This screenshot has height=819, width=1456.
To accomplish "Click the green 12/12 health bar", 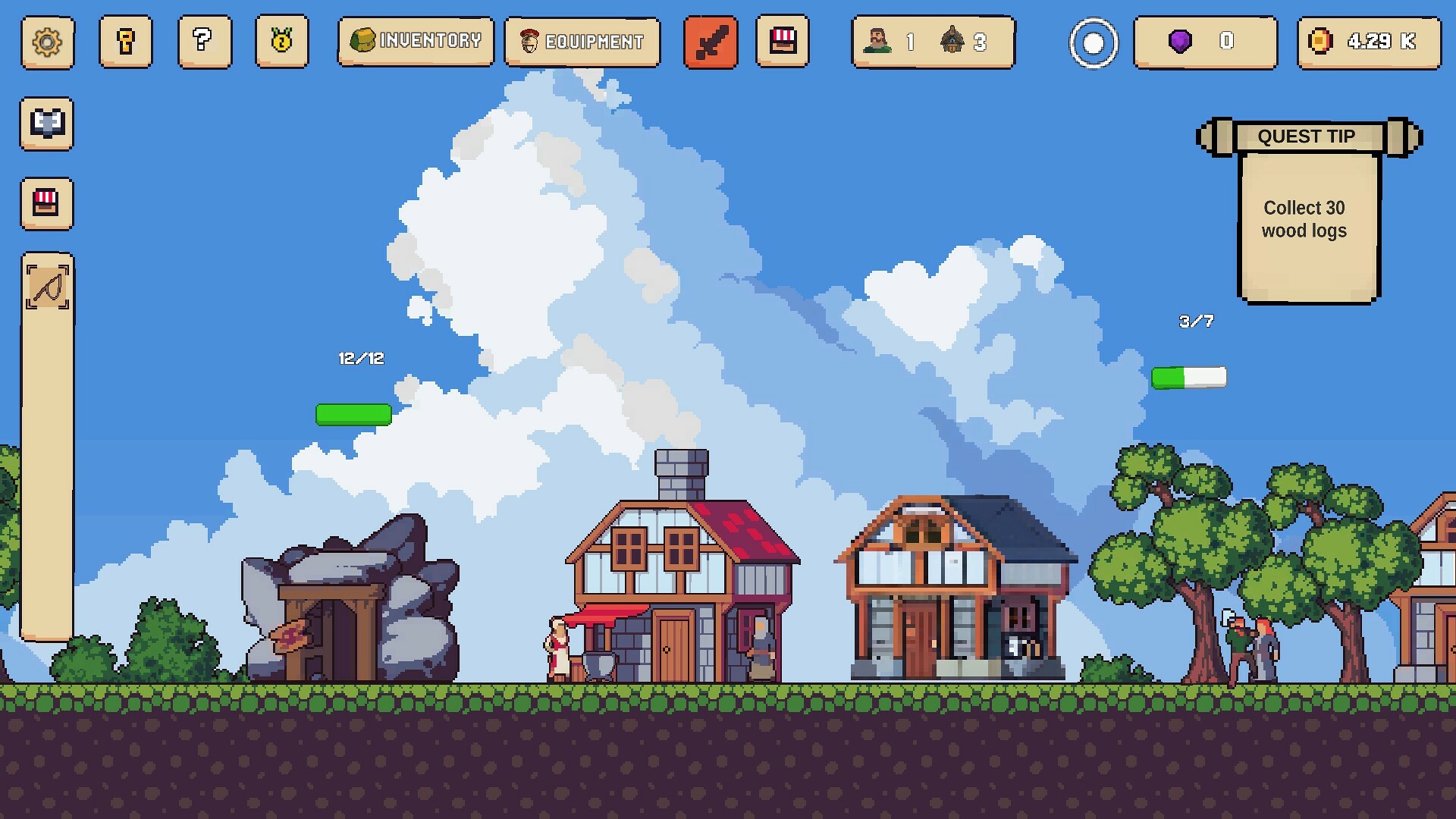I will click(x=353, y=415).
